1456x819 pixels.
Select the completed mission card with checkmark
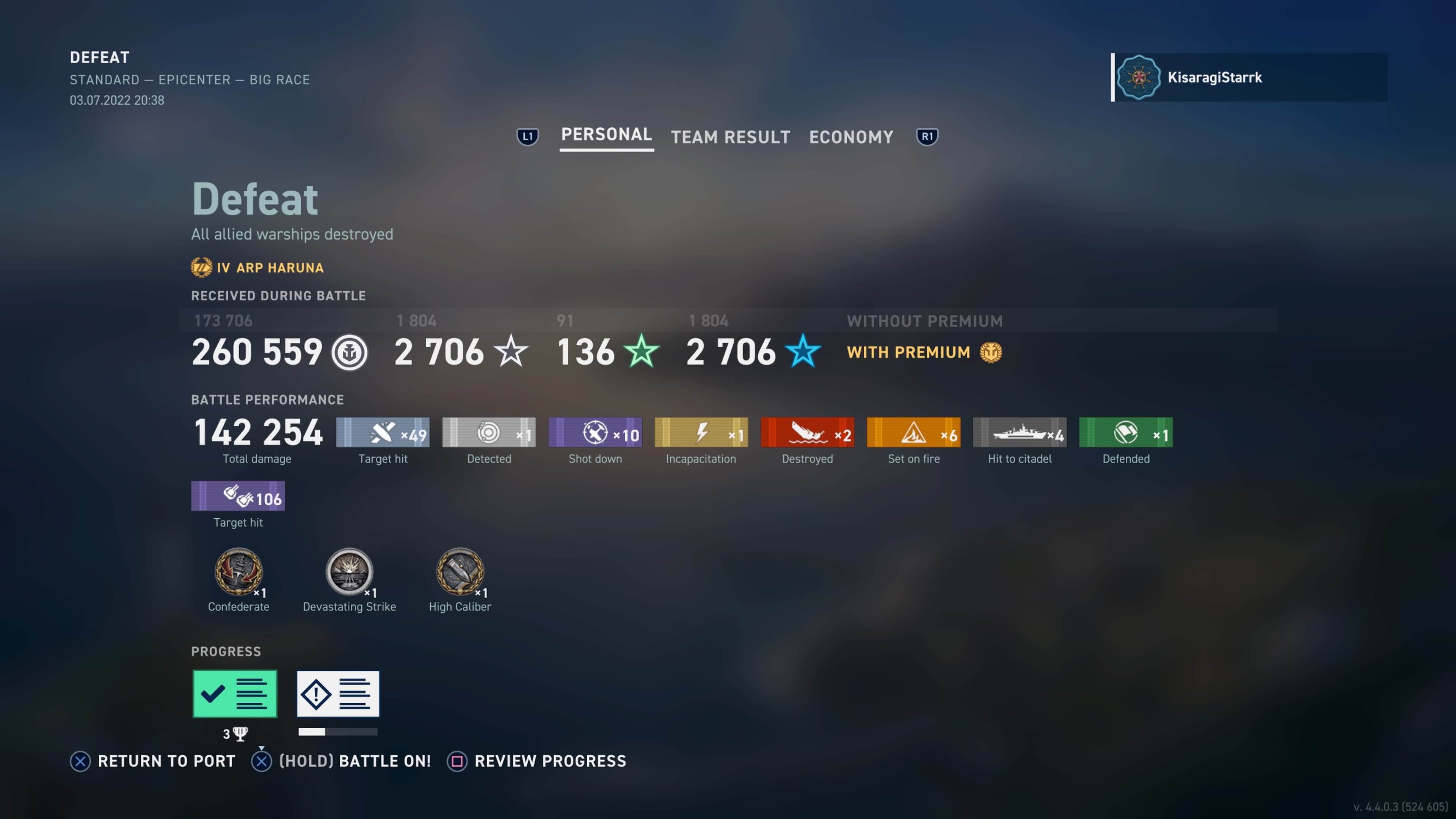point(235,693)
